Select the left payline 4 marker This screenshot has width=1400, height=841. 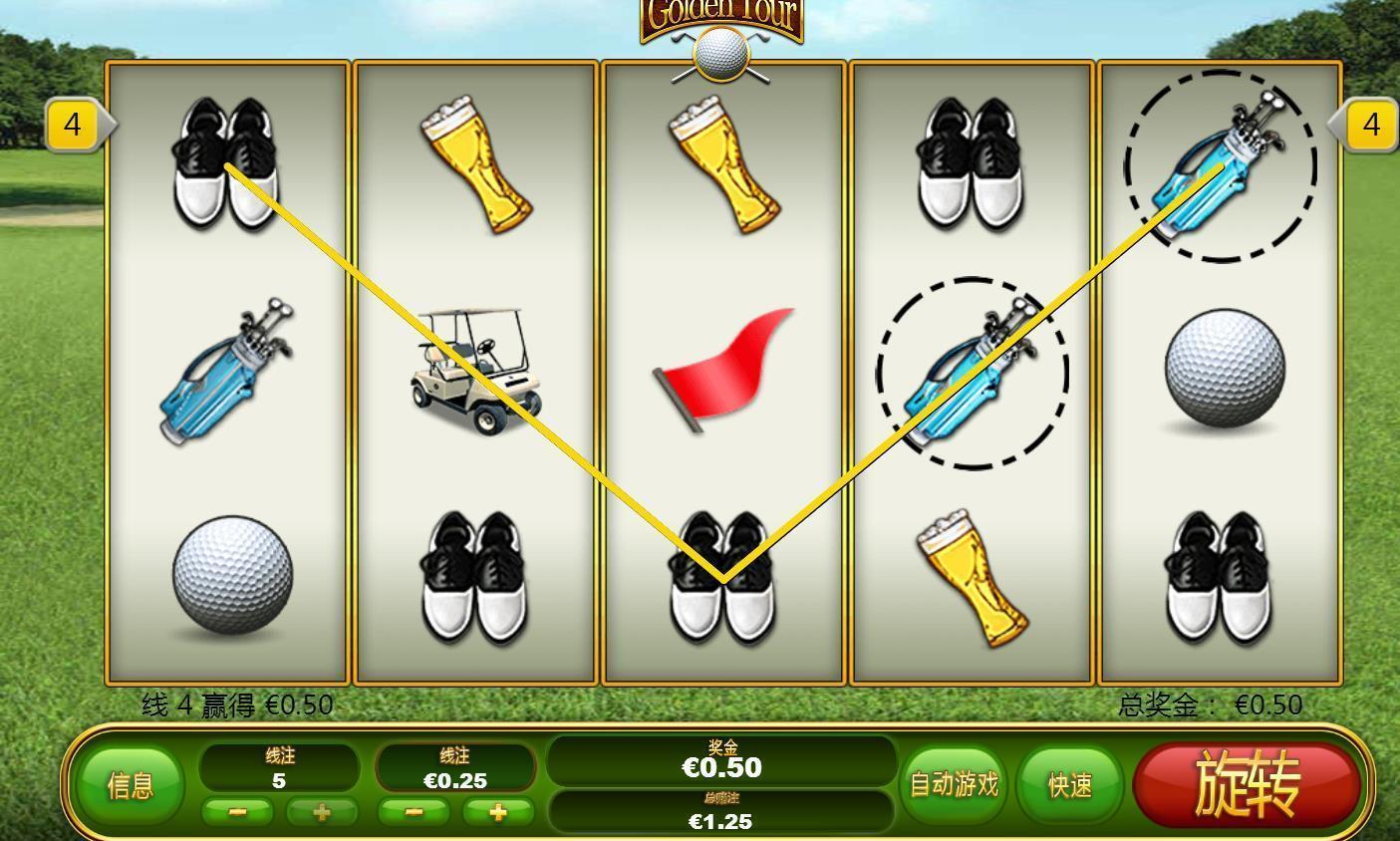tap(73, 126)
